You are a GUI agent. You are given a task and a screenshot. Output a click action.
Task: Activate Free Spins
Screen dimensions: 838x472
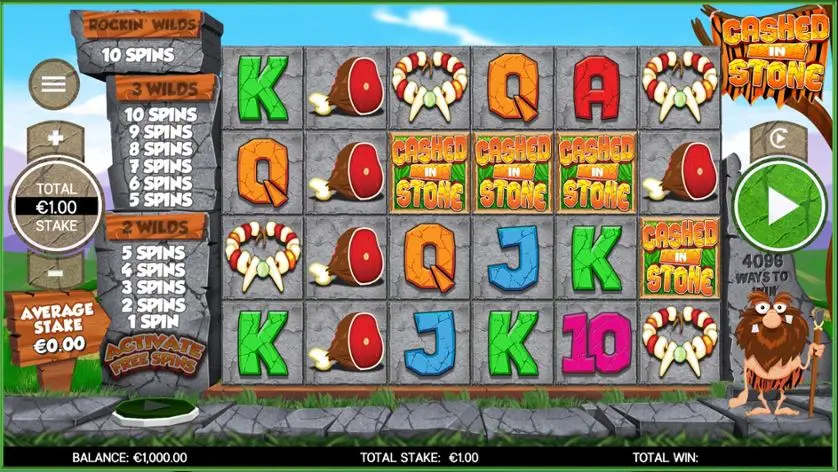click(x=153, y=354)
